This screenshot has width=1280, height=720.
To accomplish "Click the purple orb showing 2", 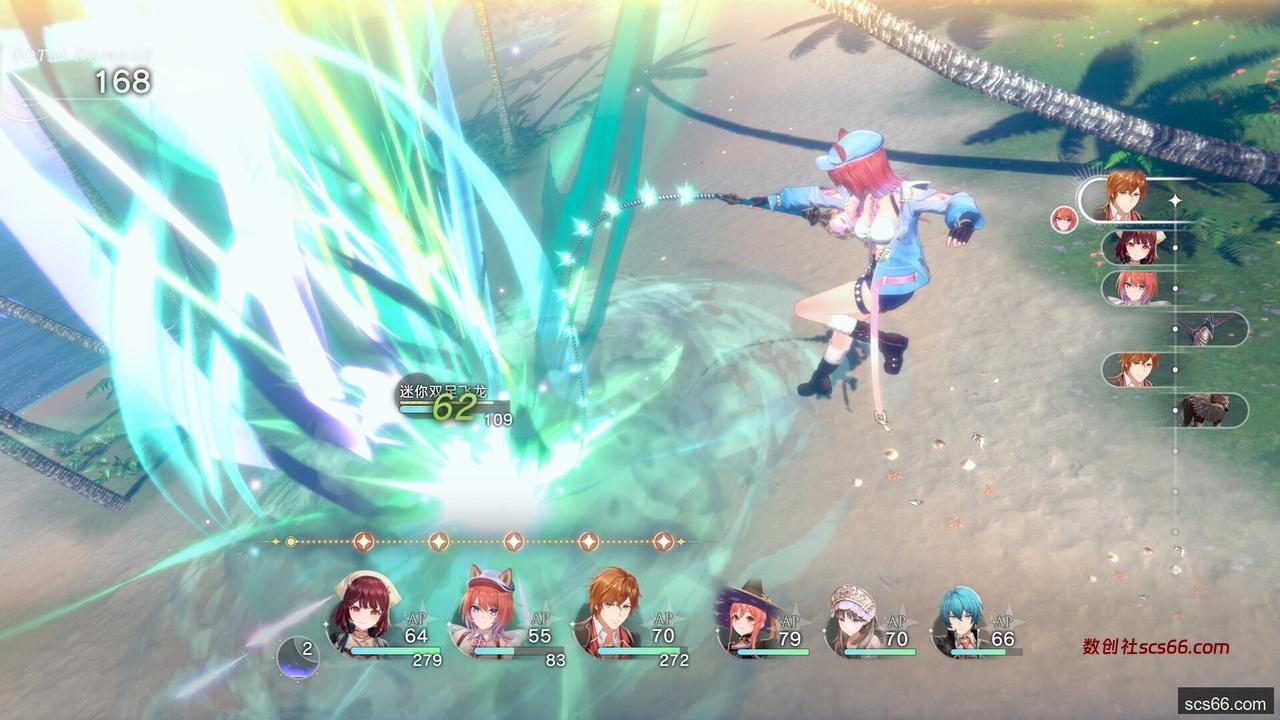I will tap(298, 655).
